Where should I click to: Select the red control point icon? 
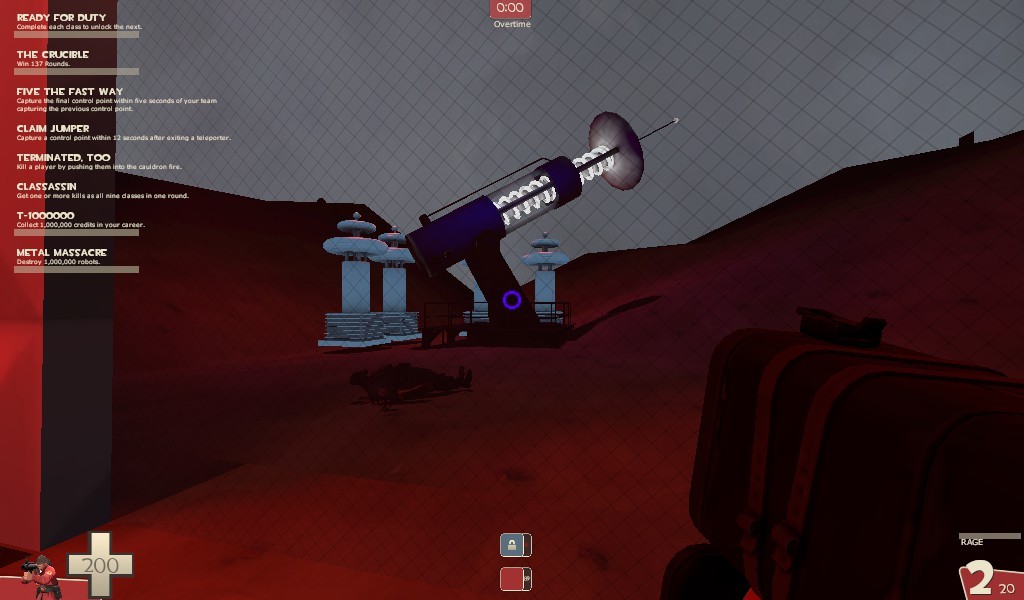[515, 578]
